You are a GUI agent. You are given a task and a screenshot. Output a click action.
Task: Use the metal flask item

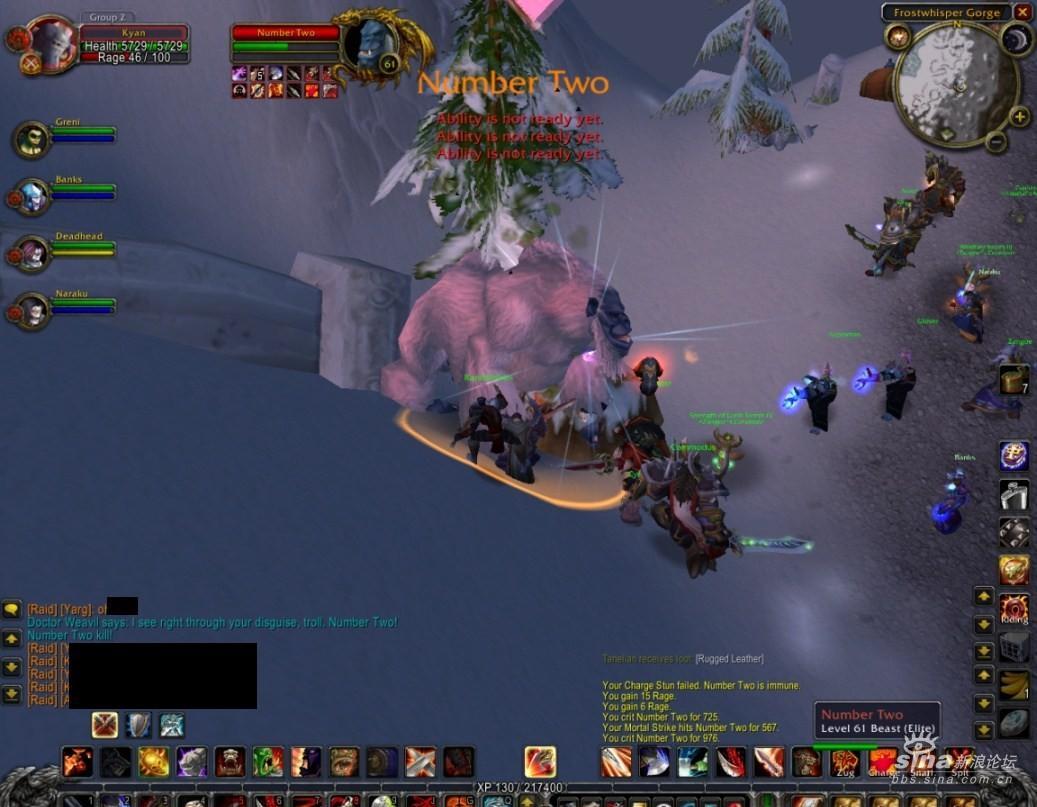(1014, 494)
